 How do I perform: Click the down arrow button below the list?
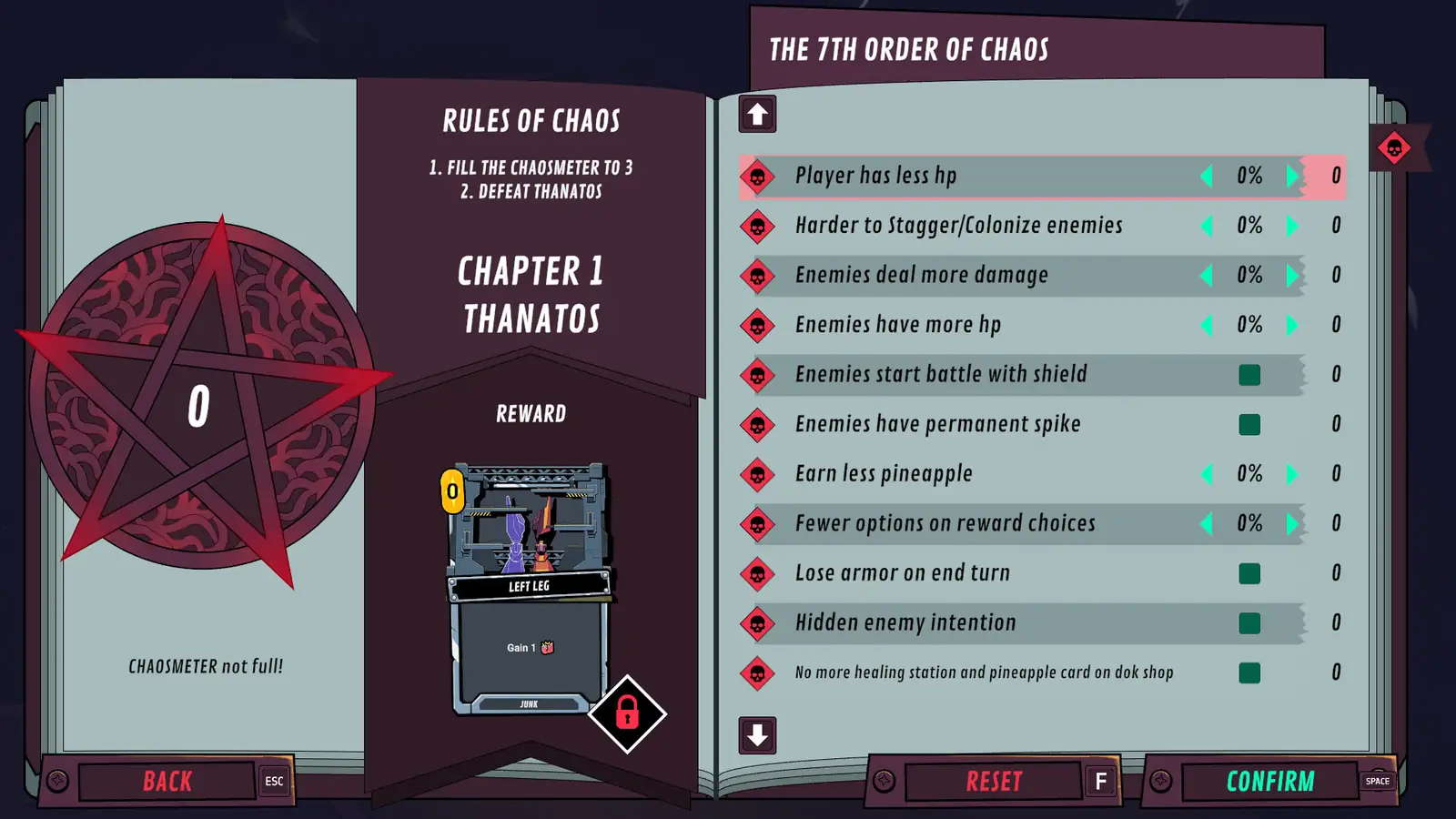757,735
